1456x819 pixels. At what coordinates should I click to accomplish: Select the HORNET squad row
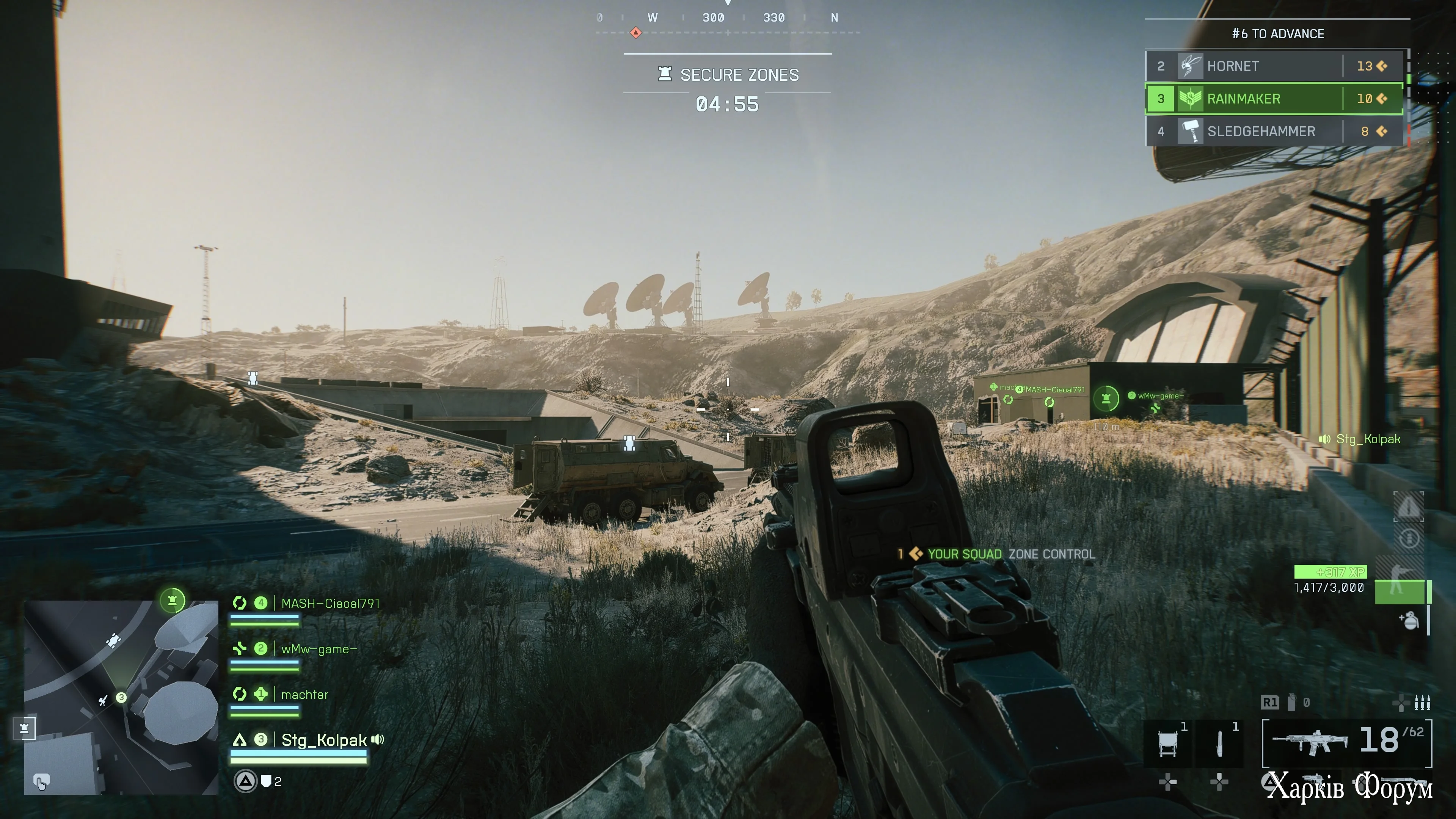click(1274, 66)
